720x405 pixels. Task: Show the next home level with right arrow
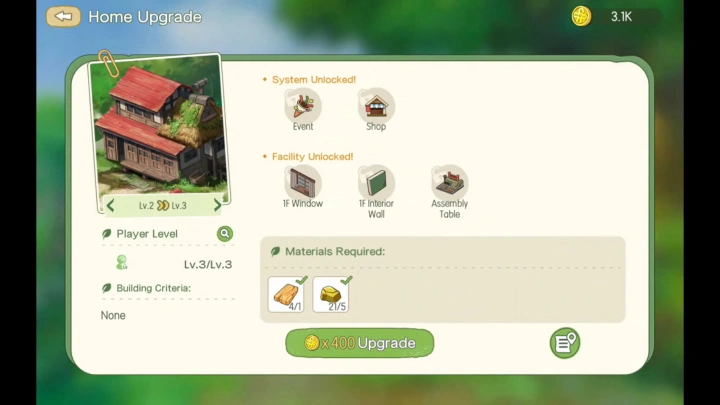pos(217,206)
